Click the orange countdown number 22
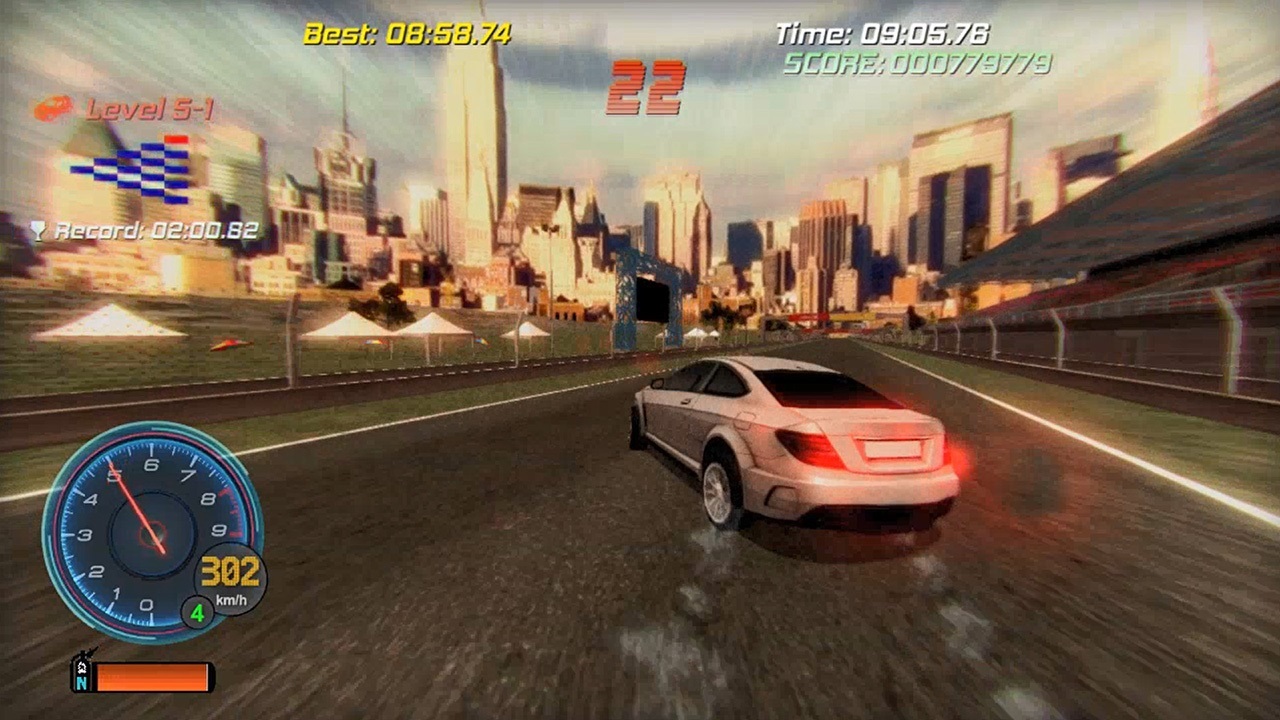Viewport: 1280px width, 720px height. point(645,88)
